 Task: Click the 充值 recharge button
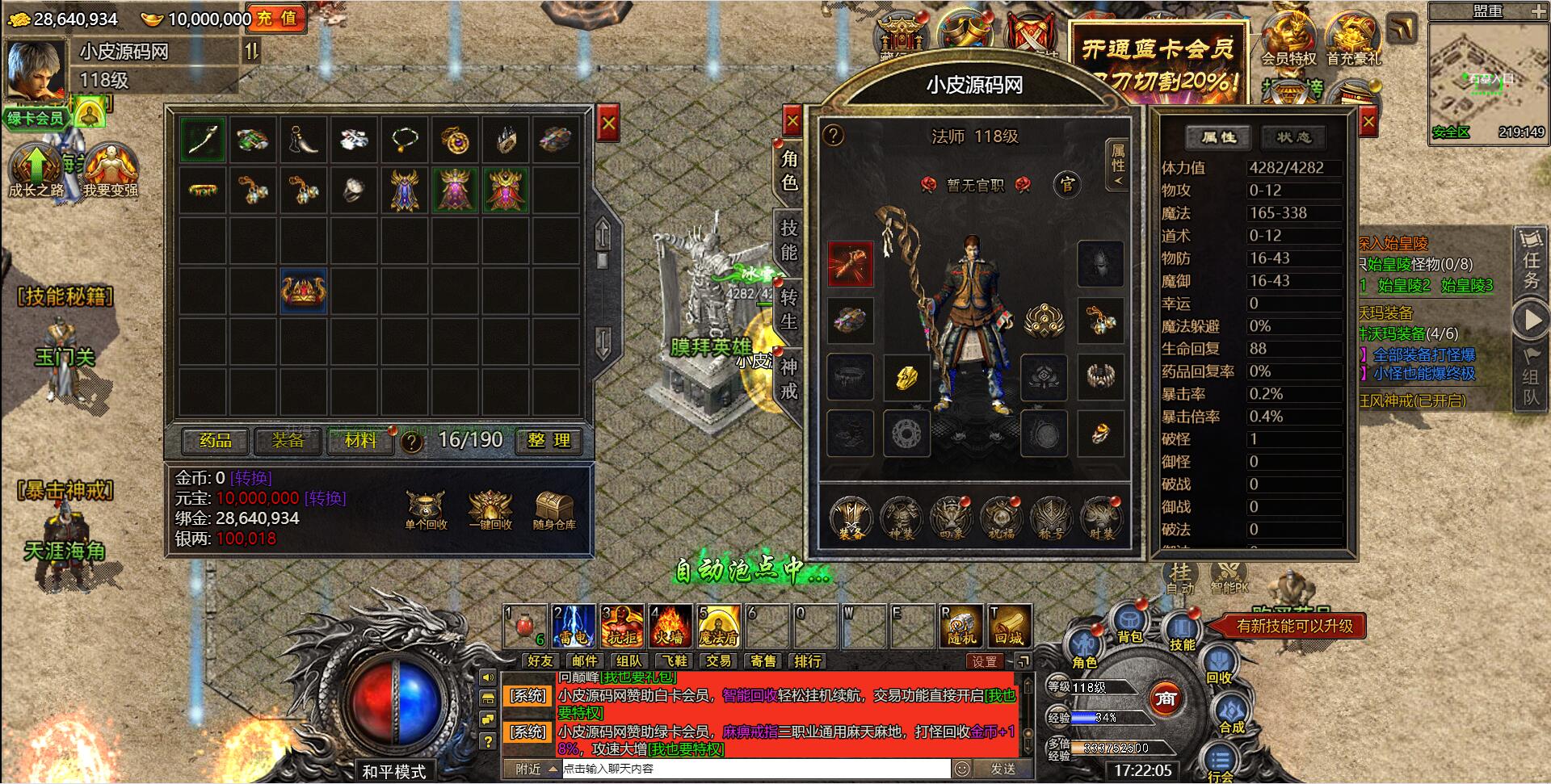(x=276, y=19)
